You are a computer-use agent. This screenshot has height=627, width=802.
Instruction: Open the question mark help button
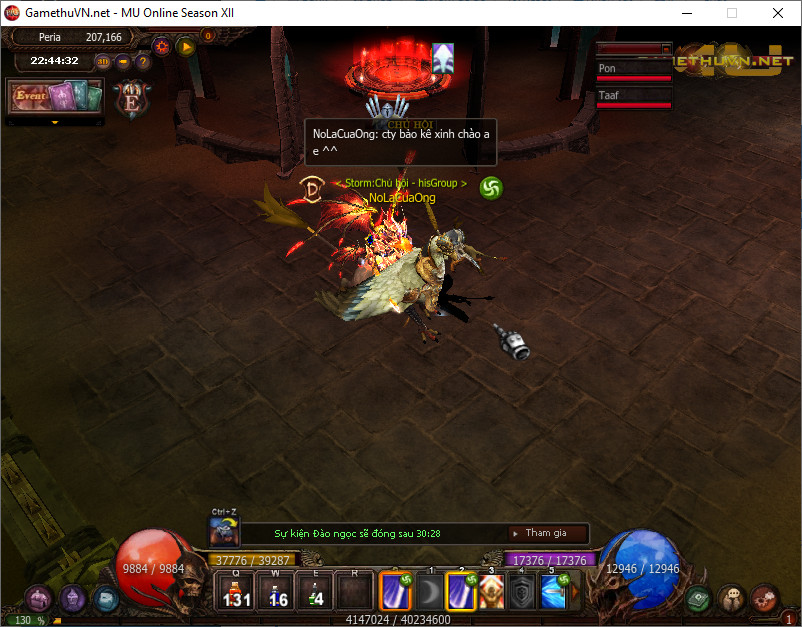[x=143, y=61]
